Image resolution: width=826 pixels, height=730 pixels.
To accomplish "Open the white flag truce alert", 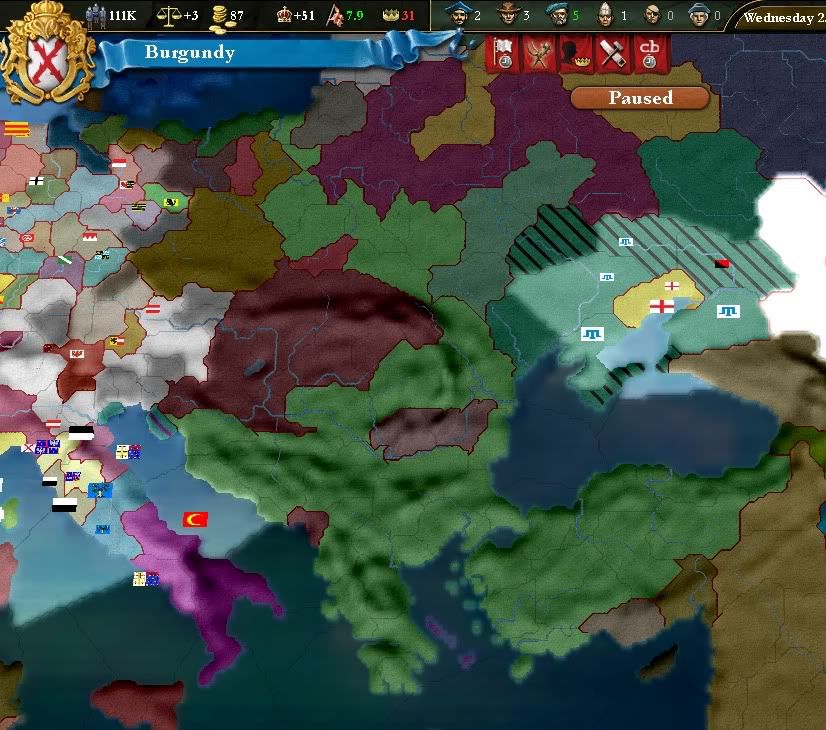I will [504, 54].
